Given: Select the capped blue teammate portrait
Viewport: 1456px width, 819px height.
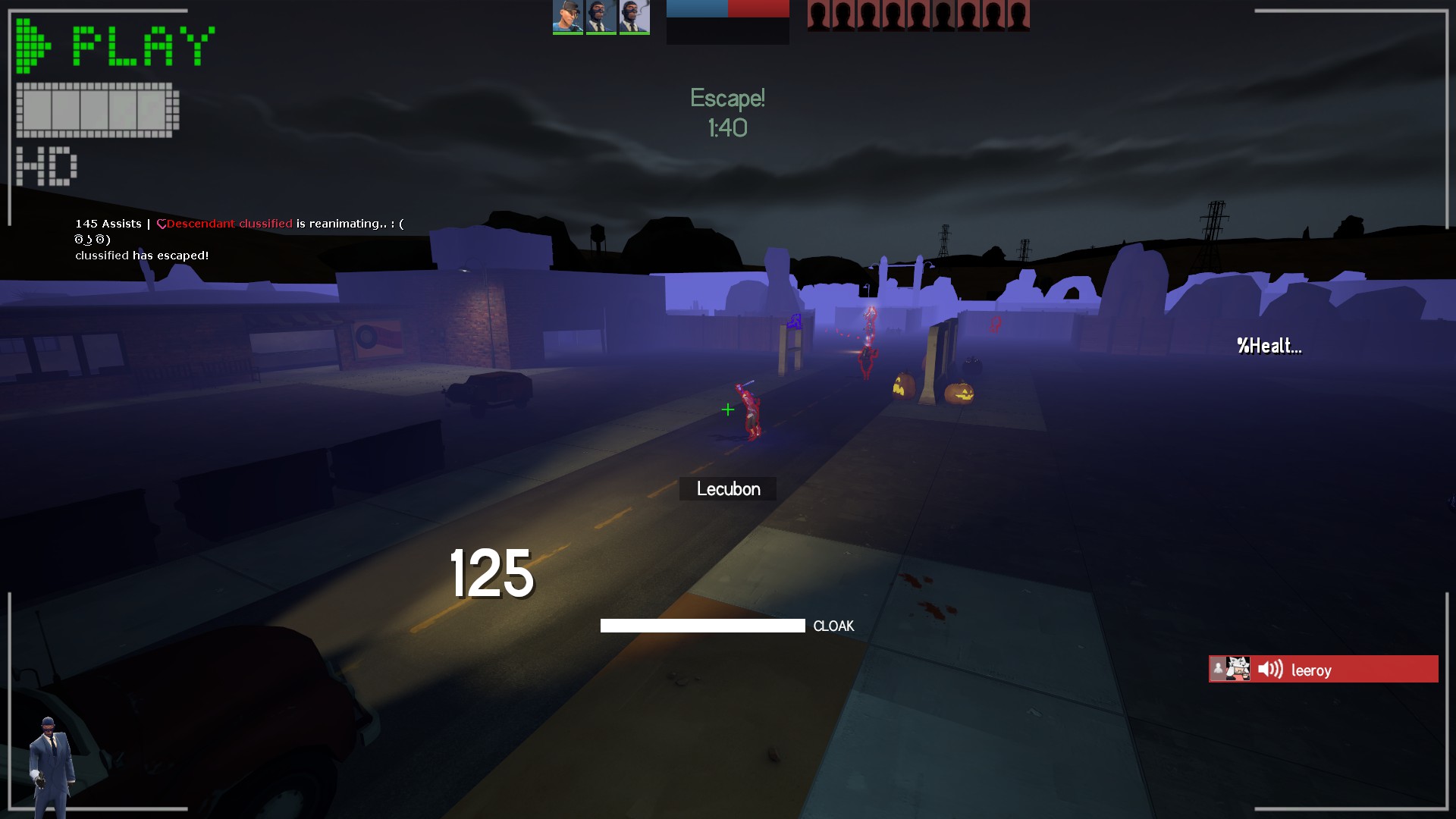Looking at the screenshot, I should point(567,17).
